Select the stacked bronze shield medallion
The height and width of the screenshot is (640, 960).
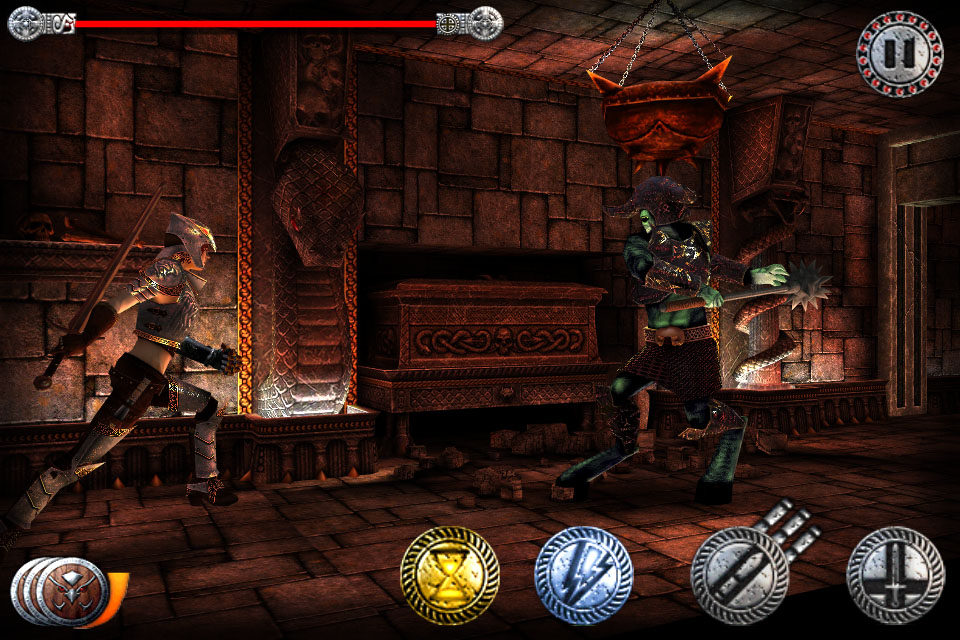click(70, 588)
